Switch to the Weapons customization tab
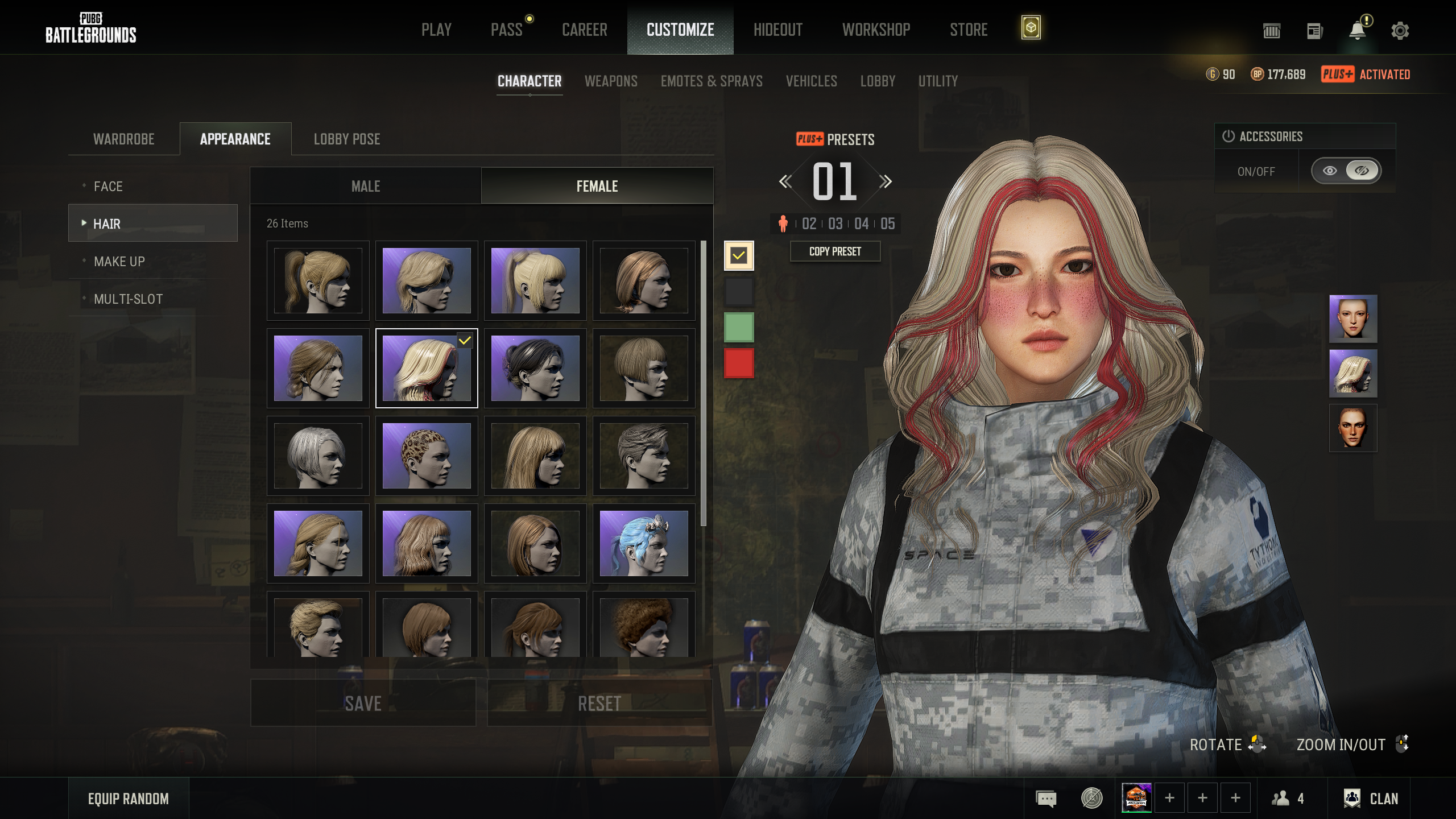The image size is (1456, 819). click(x=611, y=81)
